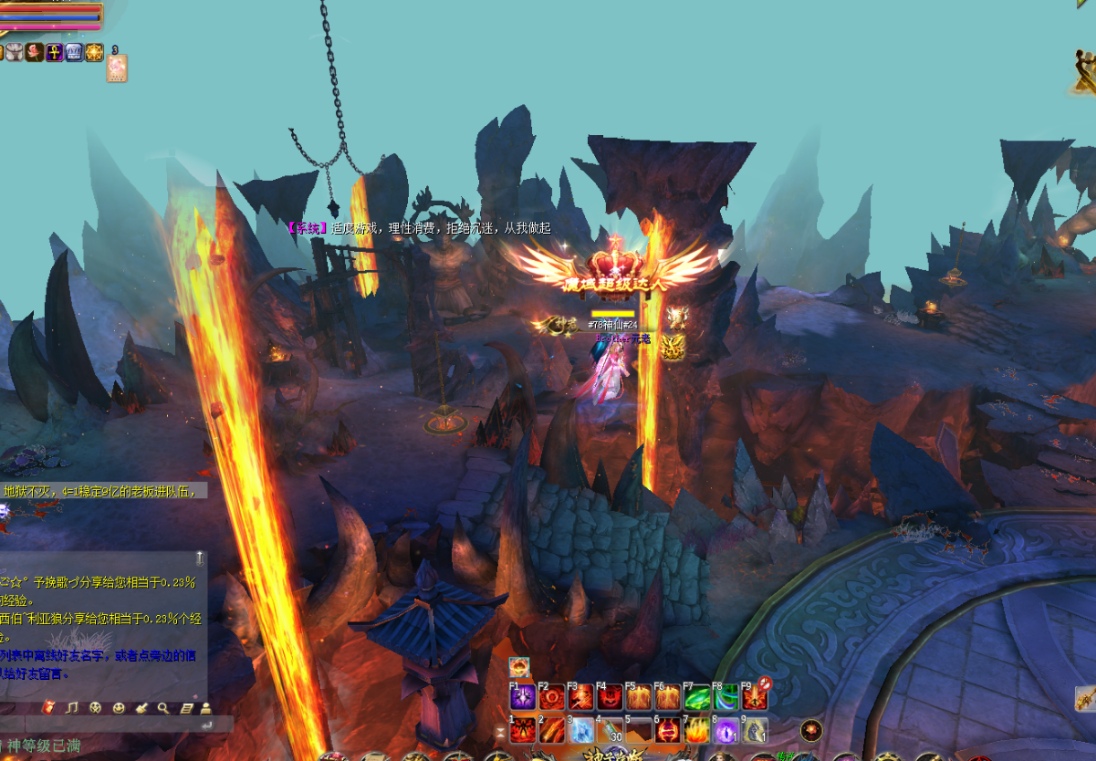
Task: Trigger the ice crystal skill in slot 3
Action: (x=582, y=731)
